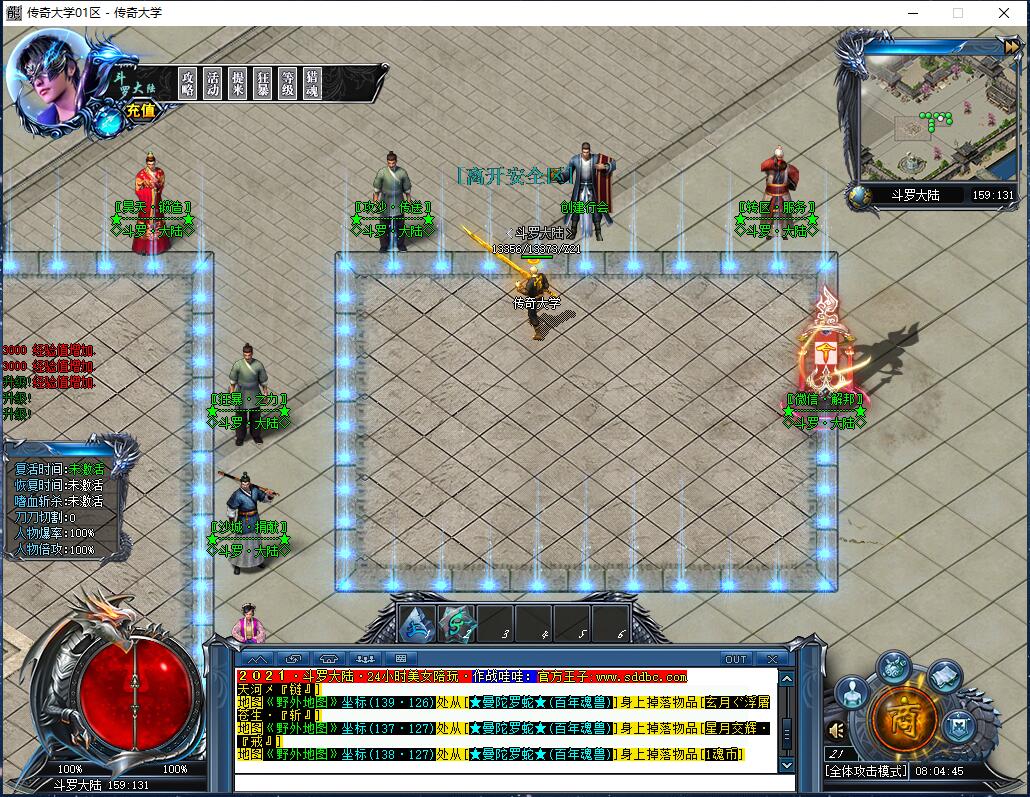Screen dimensions: 1030x797
Task: Open the 攻略 guide button
Action: tap(188, 83)
